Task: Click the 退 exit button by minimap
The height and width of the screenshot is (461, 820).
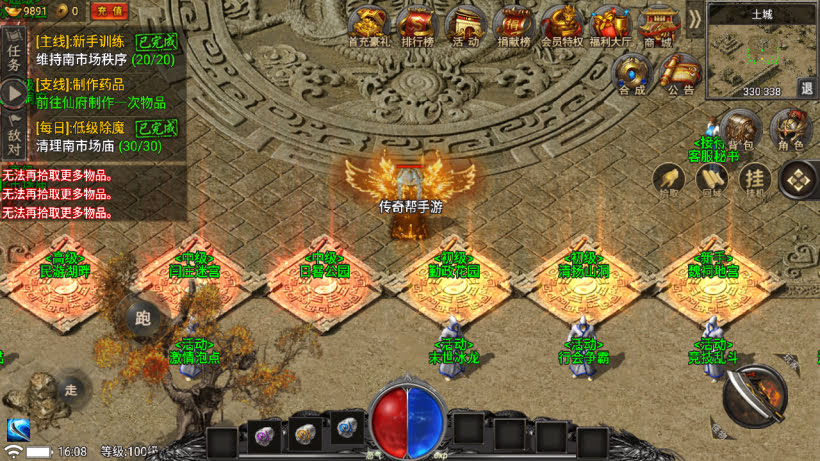Action: (x=807, y=88)
